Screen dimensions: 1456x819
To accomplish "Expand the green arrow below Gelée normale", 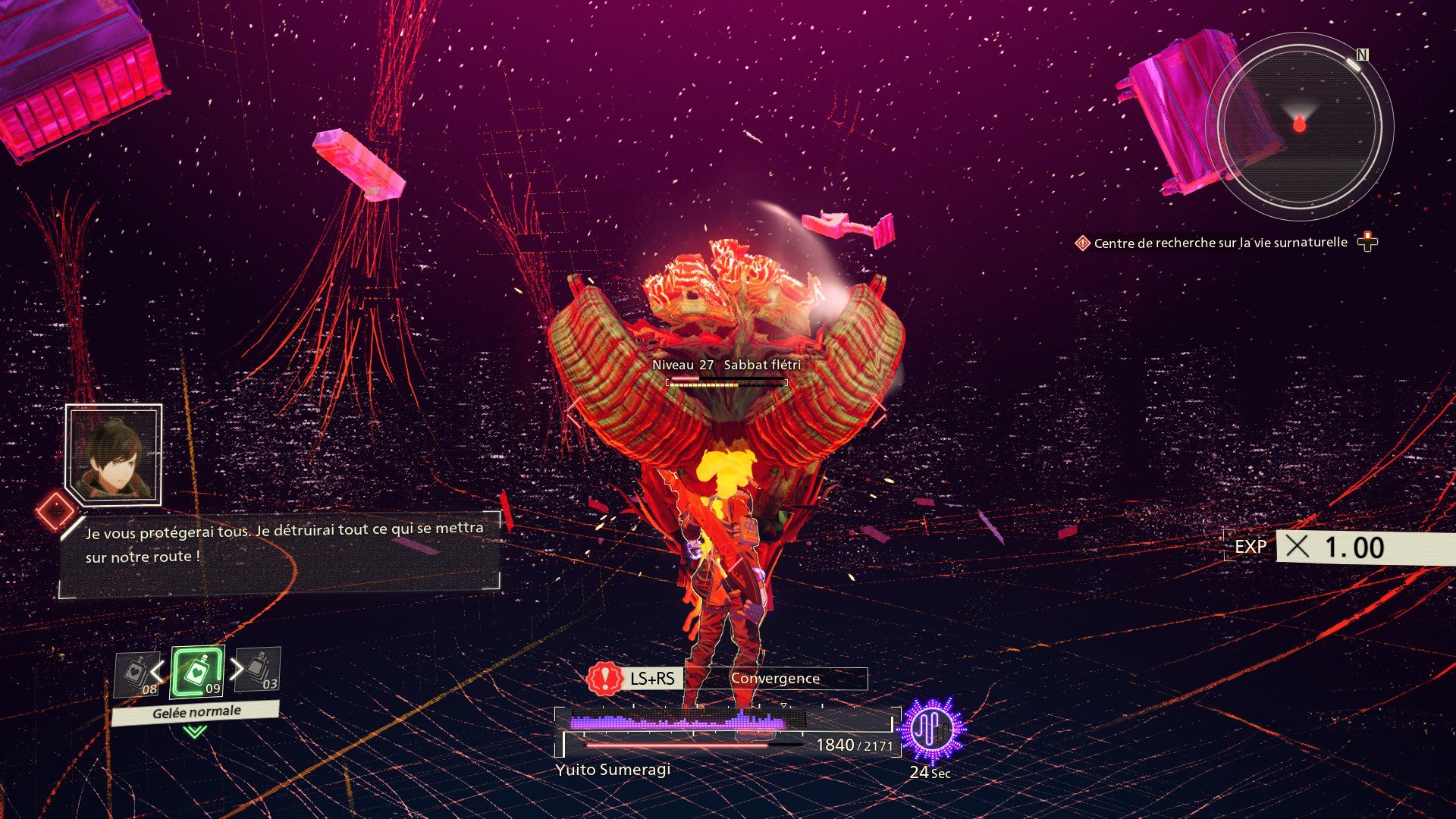I will point(195,732).
